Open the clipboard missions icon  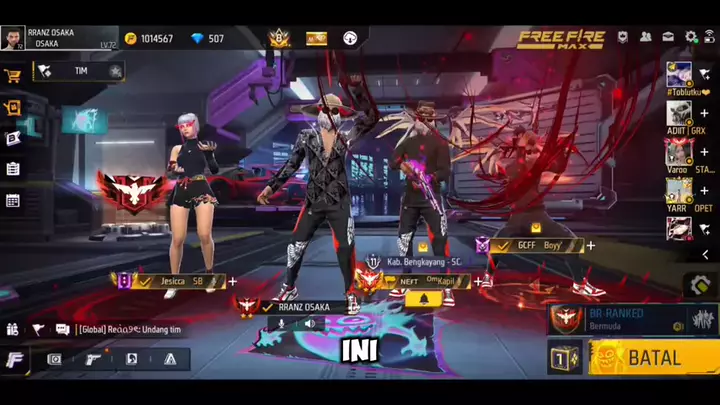click(13, 169)
